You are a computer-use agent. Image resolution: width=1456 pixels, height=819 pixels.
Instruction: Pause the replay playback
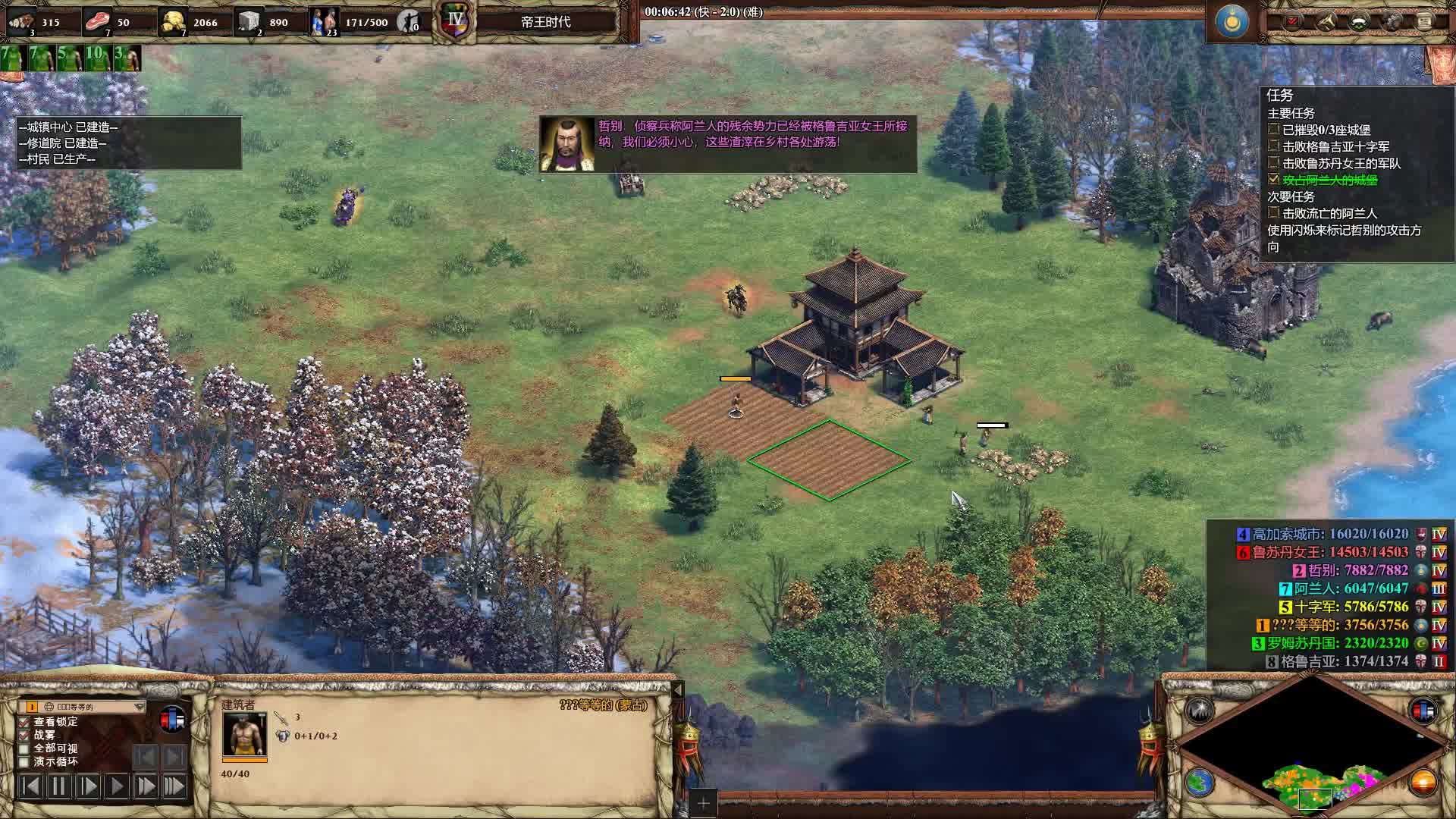(59, 786)
